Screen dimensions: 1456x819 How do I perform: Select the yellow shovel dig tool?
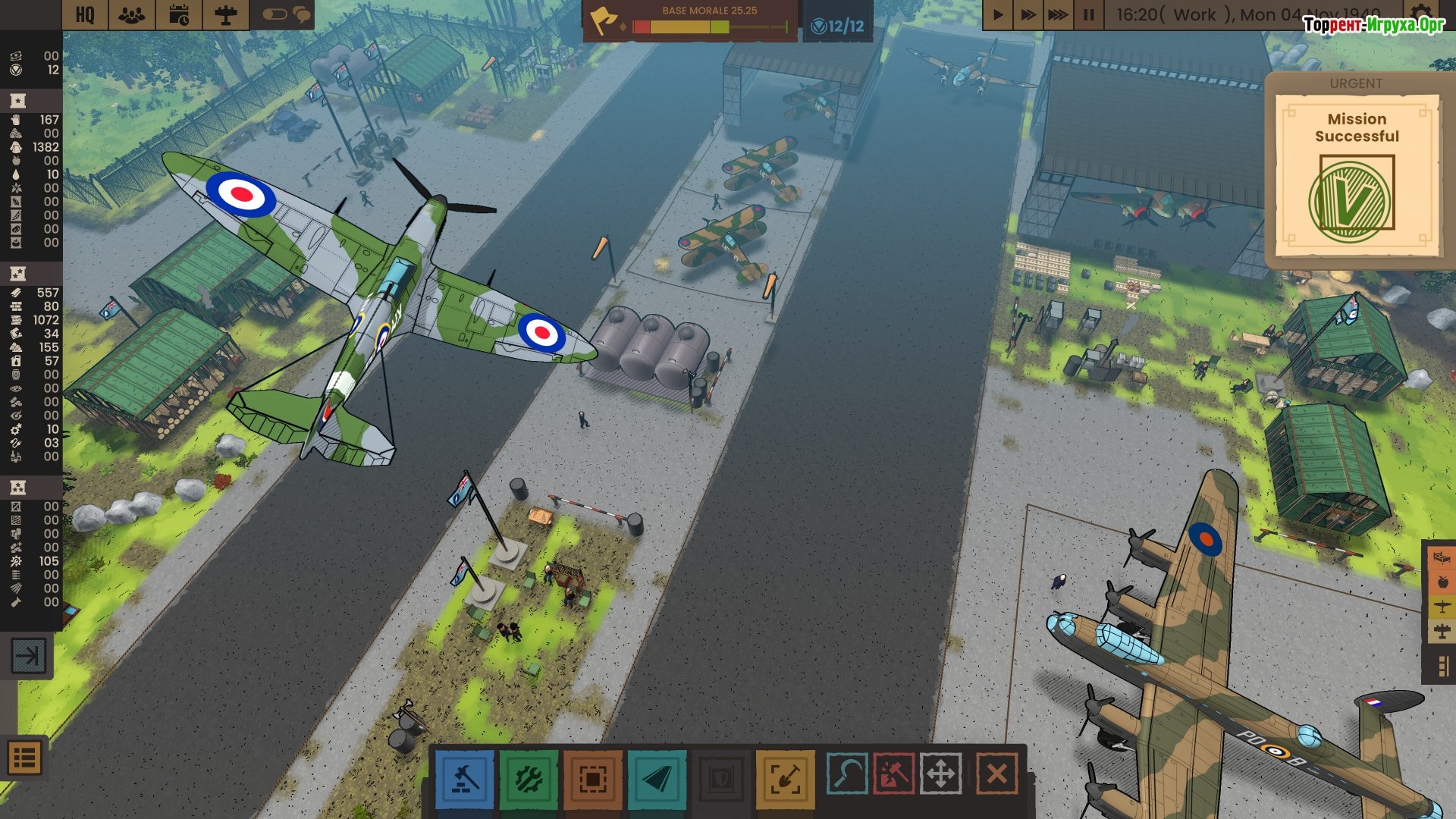click(x=785, y=779)
